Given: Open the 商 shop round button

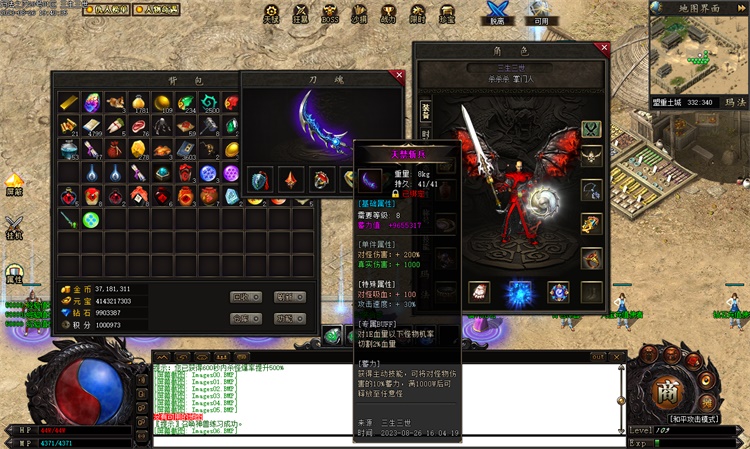Looking at the screenshot, I should 669,389.
